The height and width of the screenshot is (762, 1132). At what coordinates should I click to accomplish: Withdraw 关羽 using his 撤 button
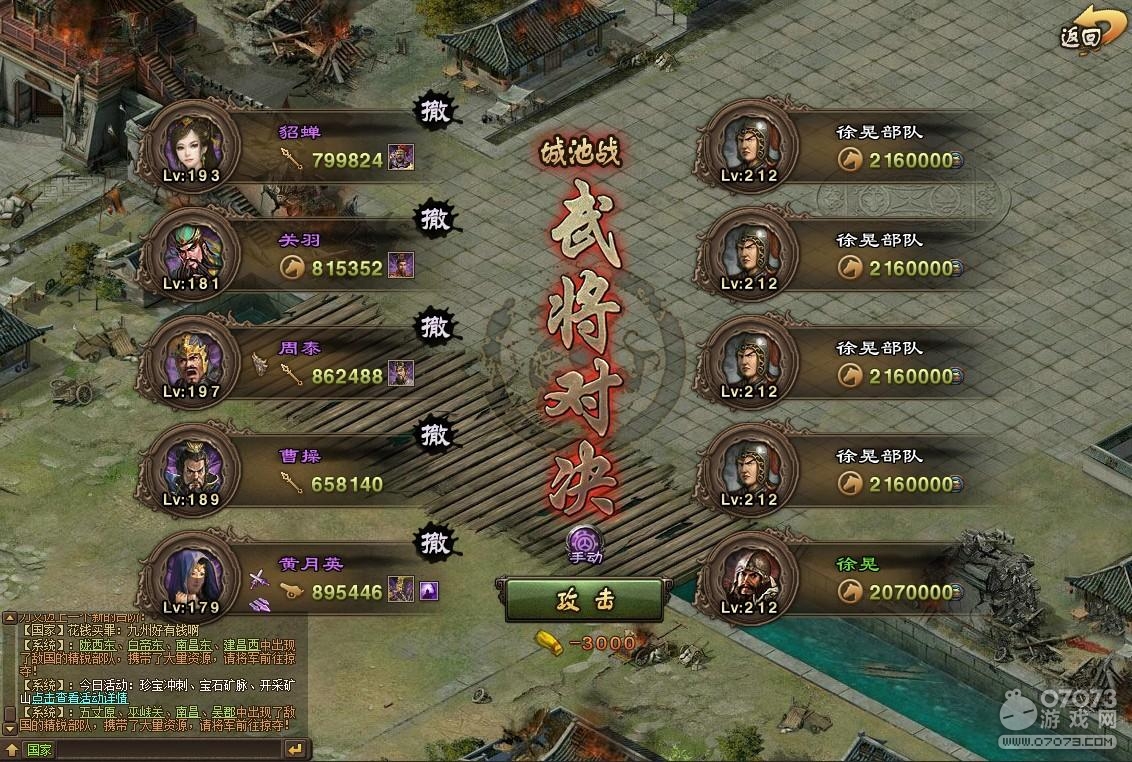pos(435,219)
